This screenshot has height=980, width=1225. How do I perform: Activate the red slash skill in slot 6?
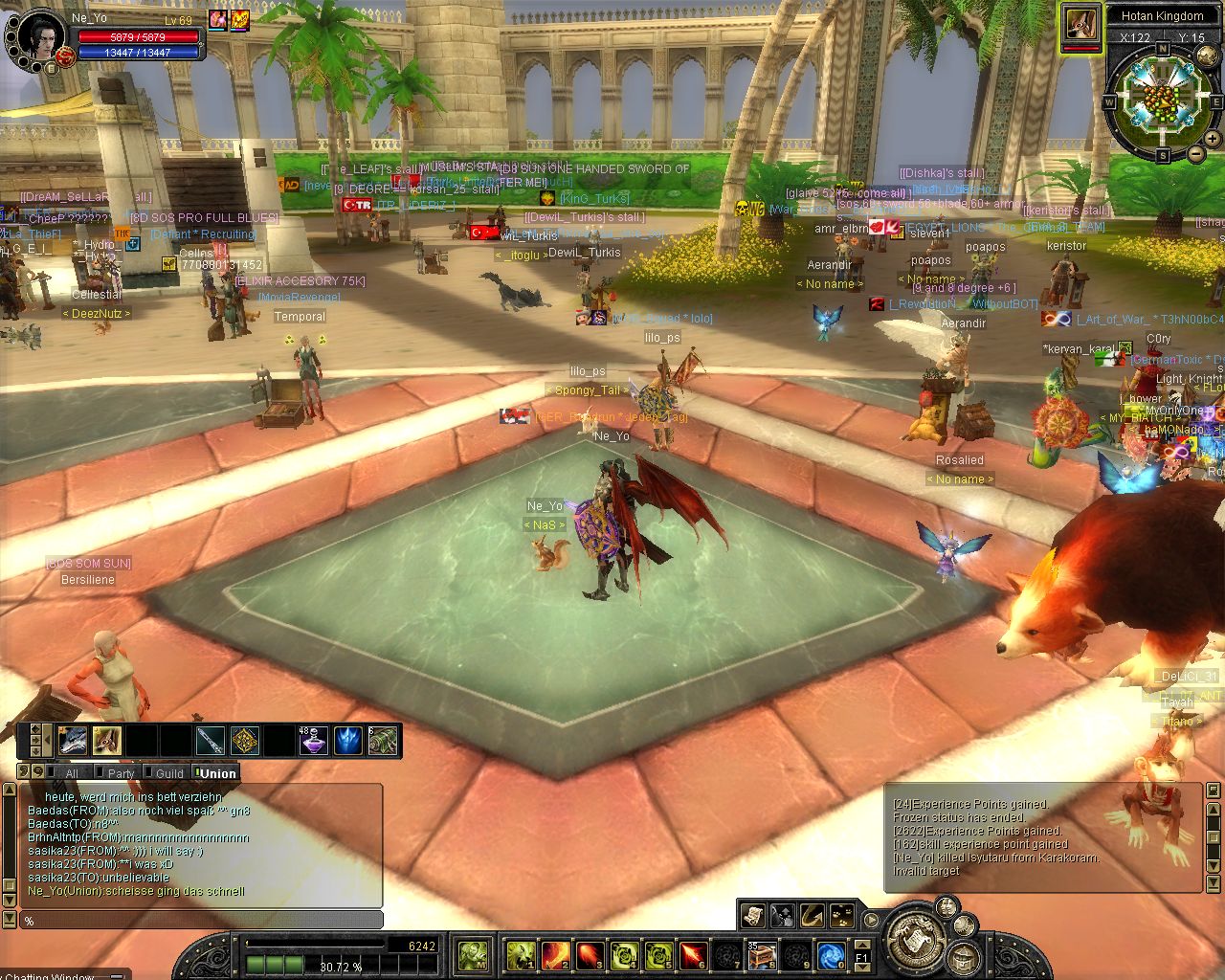693,954
